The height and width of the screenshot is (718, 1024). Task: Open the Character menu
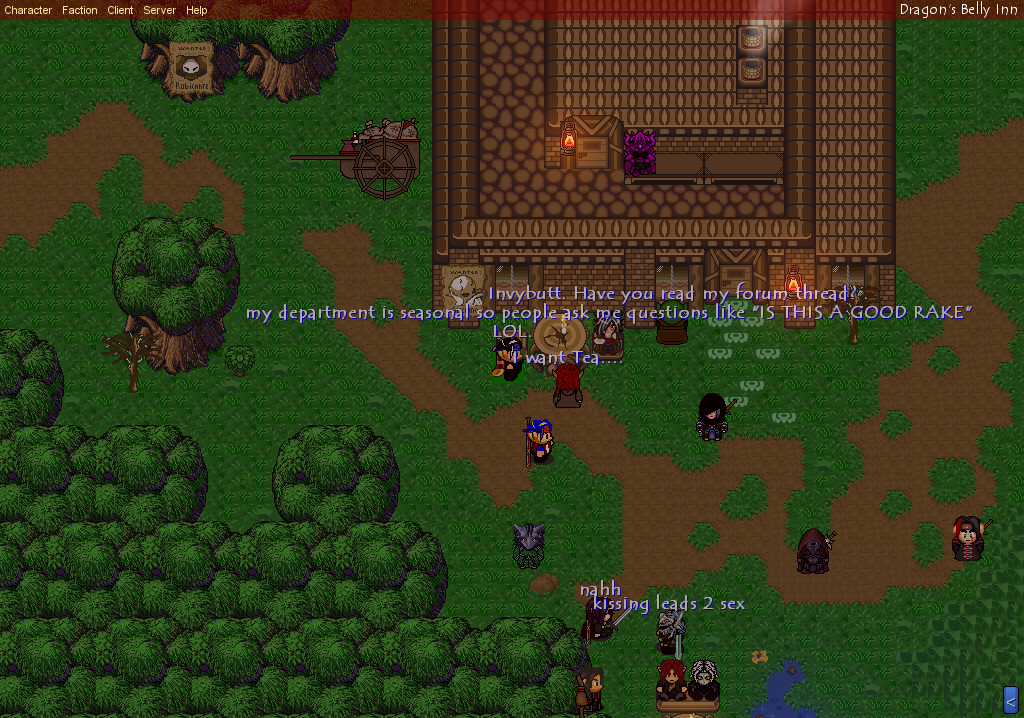tap(28, 10)
